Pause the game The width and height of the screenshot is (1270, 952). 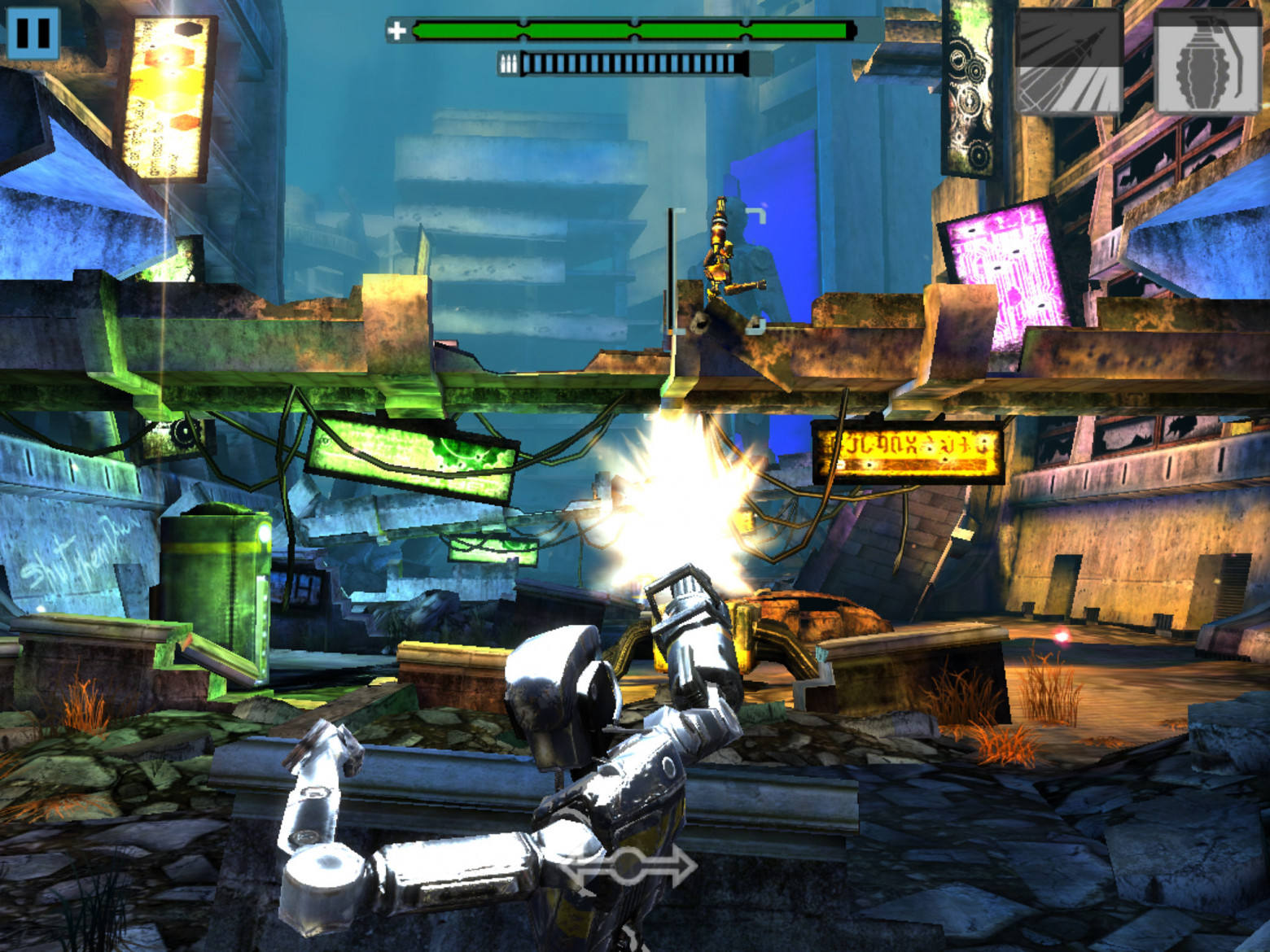coord(33,33)
